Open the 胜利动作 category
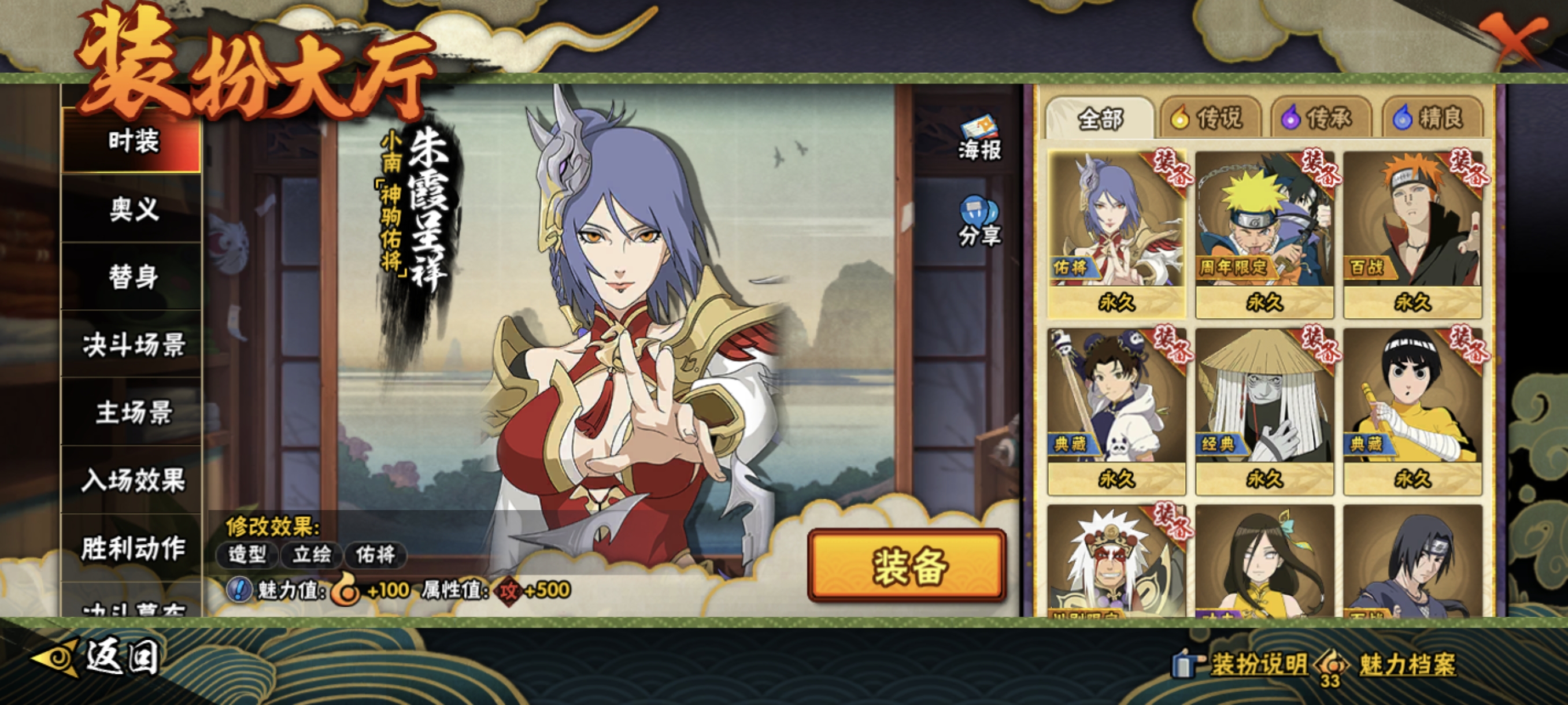1568x705 pixels. point(132,547)
